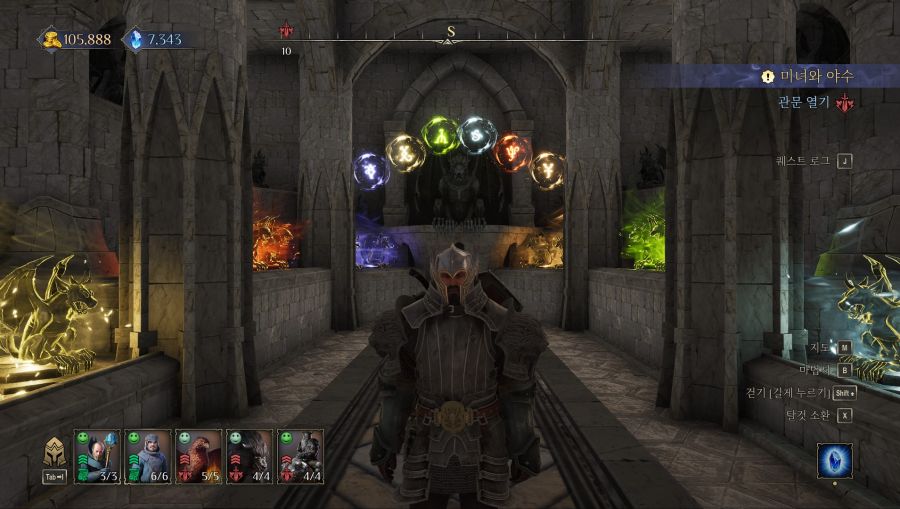This screenshot has width=900, height=509.
Task: Activate the blue crystal spell icon
Action: tap(834, 461)
